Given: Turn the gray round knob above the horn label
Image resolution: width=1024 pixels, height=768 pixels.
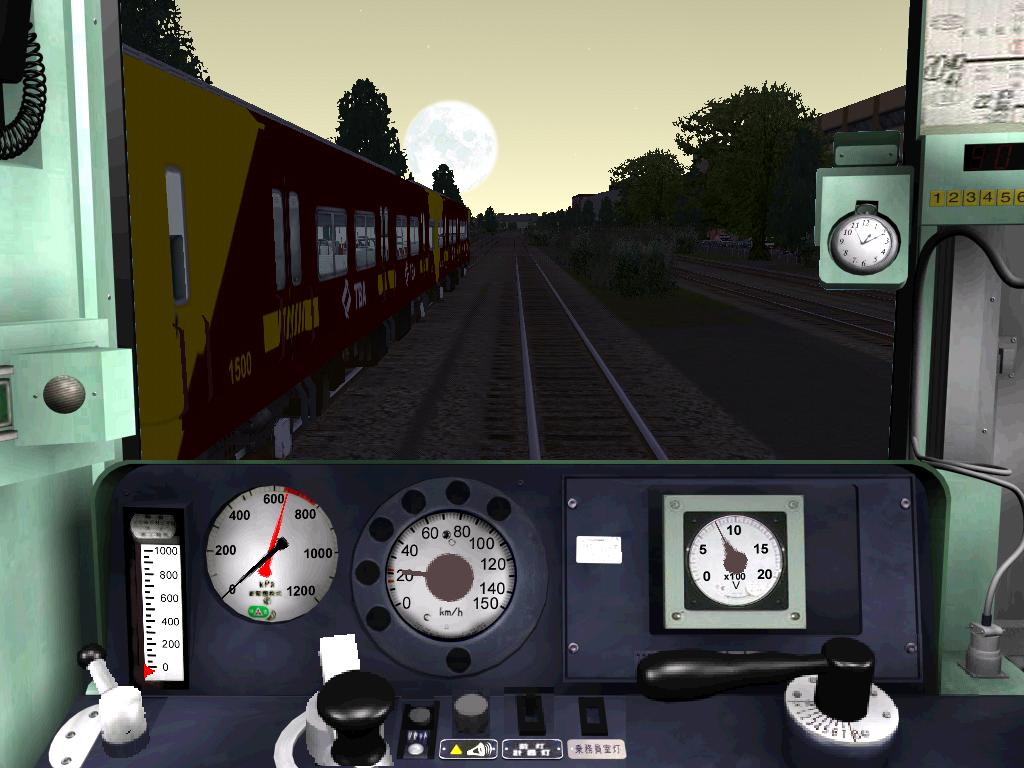Looking at the screenshot, I should tap(471, 713).
